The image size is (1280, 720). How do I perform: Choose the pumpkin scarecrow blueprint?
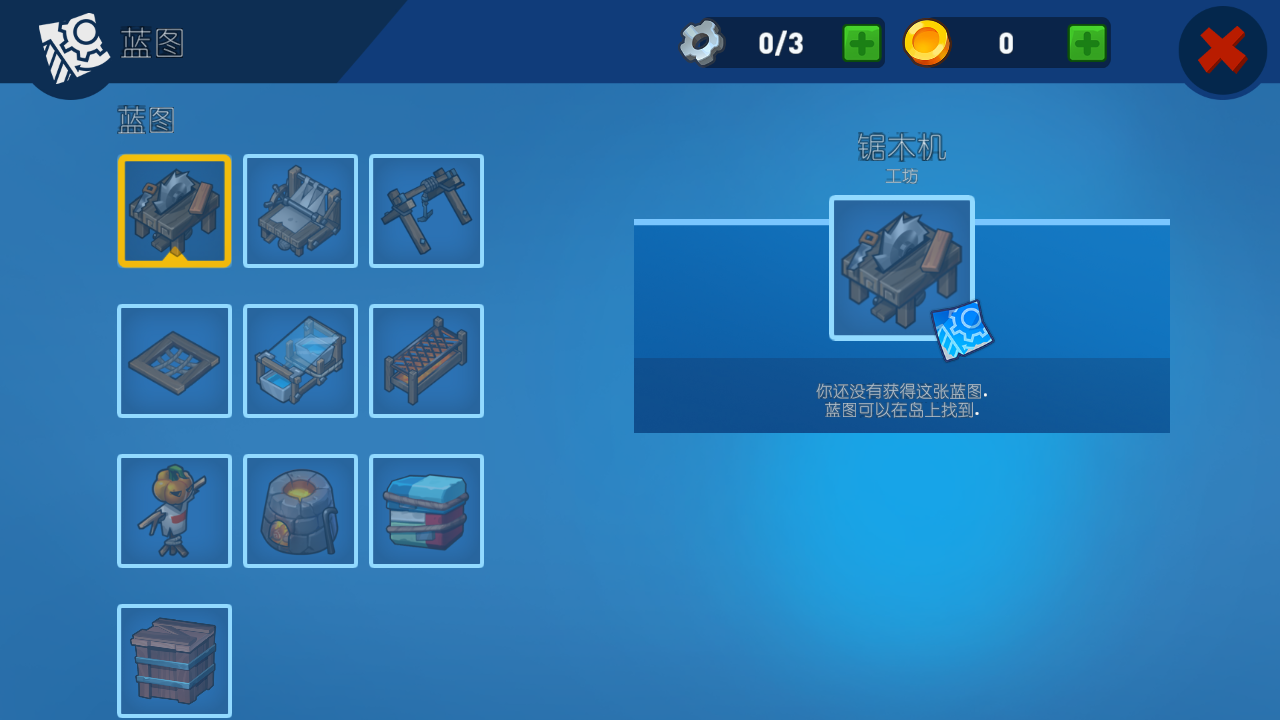(174, 511)
